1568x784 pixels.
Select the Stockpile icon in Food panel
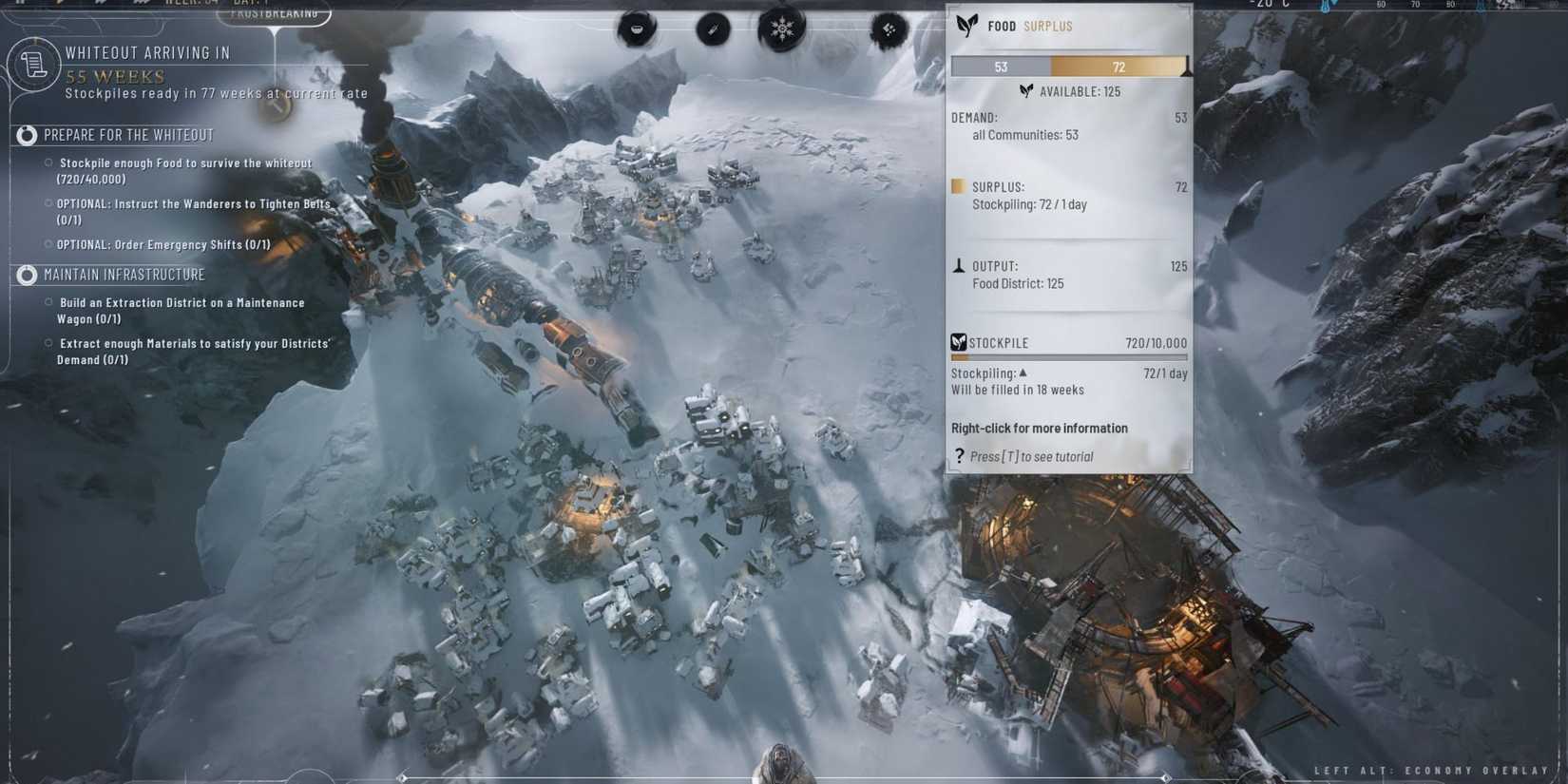[958, 342]
